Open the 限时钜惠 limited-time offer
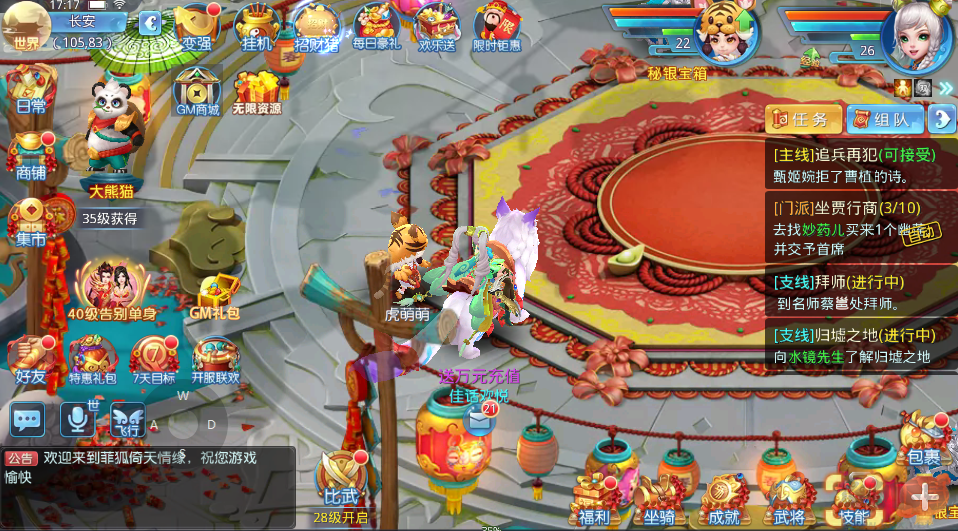This screenshot has height=531, width=958. [496, 26]
